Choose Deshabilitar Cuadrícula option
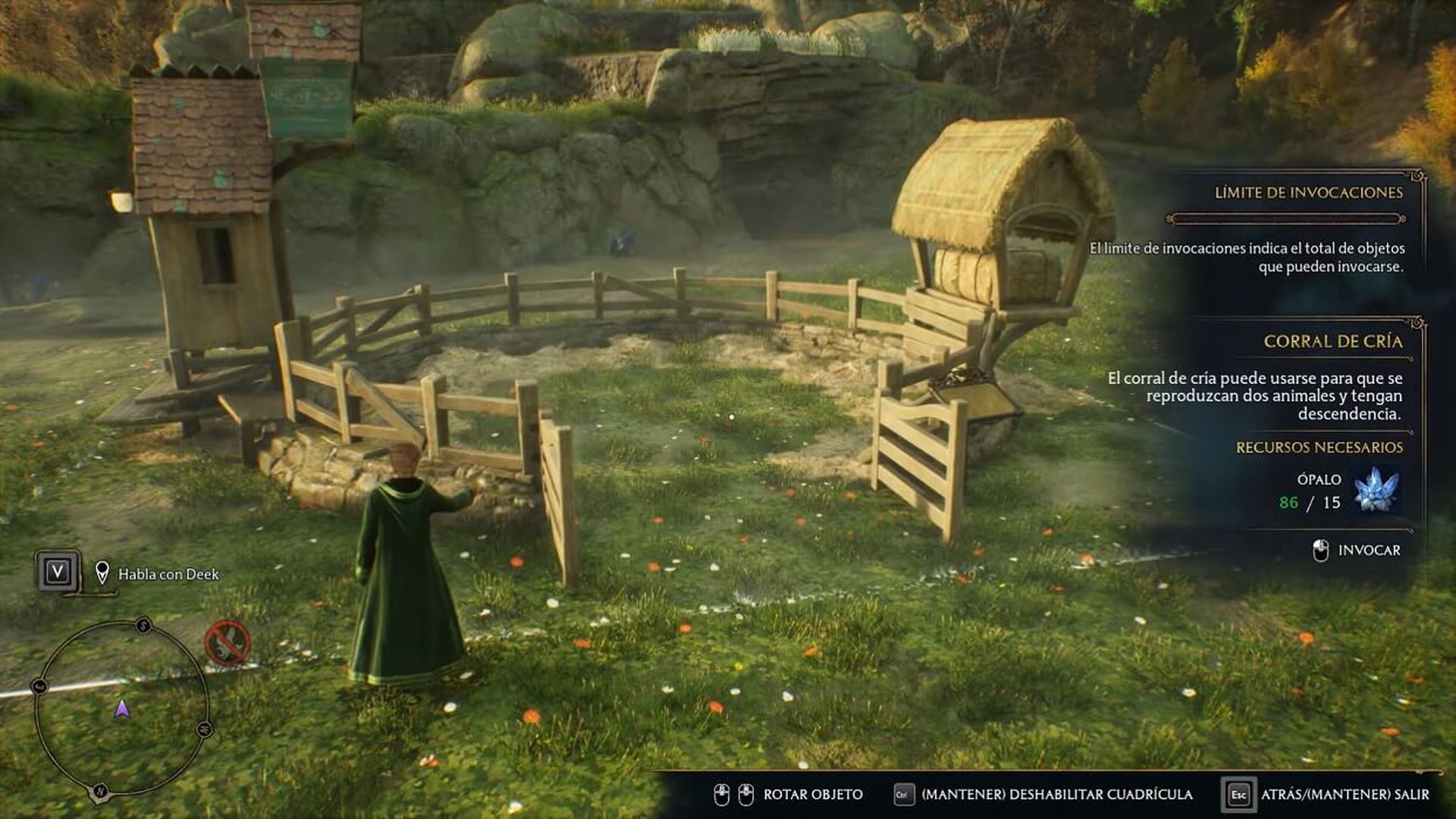This screenshot has width=1456, height=819. pos(1056,794)
